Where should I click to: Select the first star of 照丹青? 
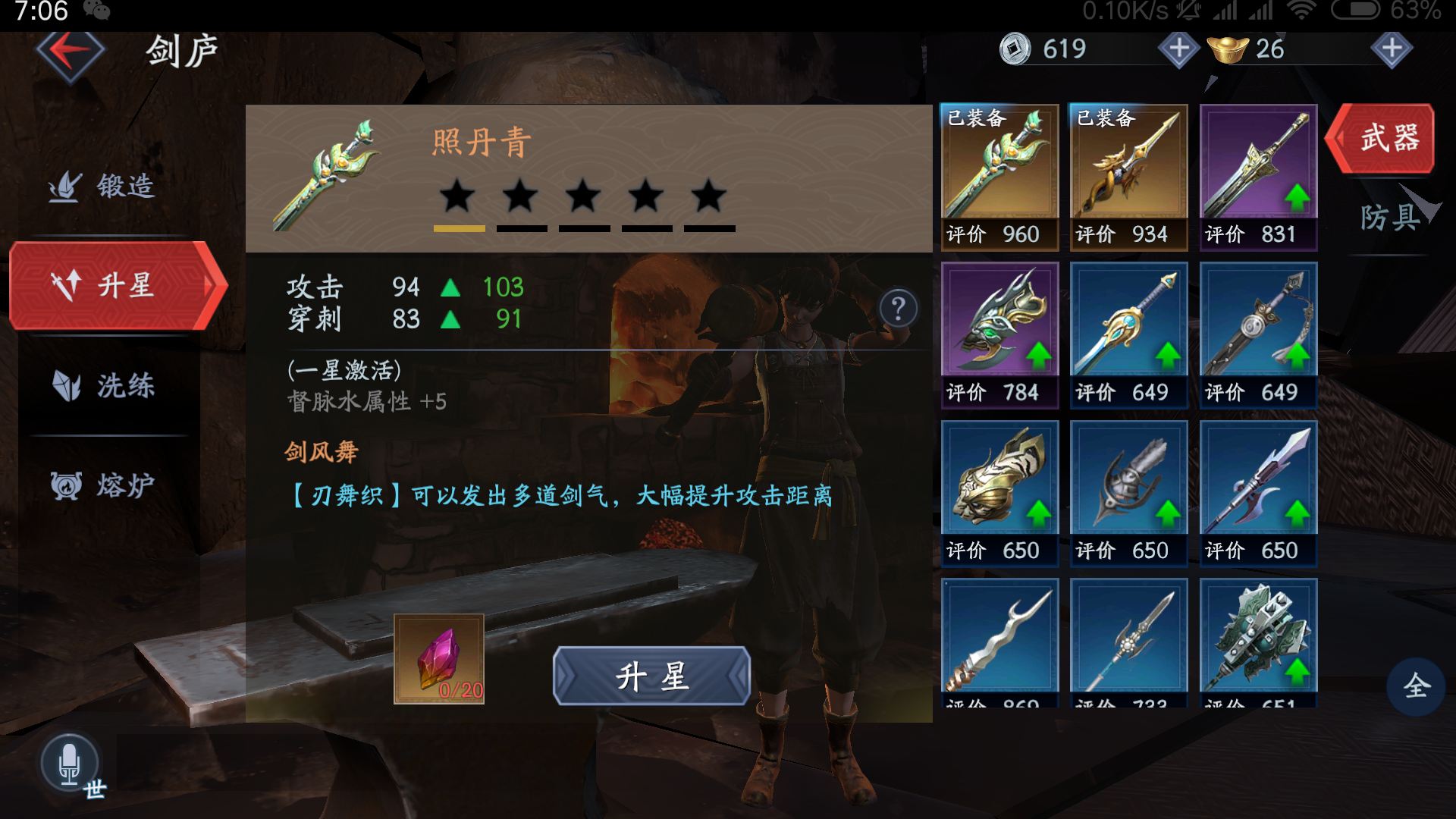point(457,197)
